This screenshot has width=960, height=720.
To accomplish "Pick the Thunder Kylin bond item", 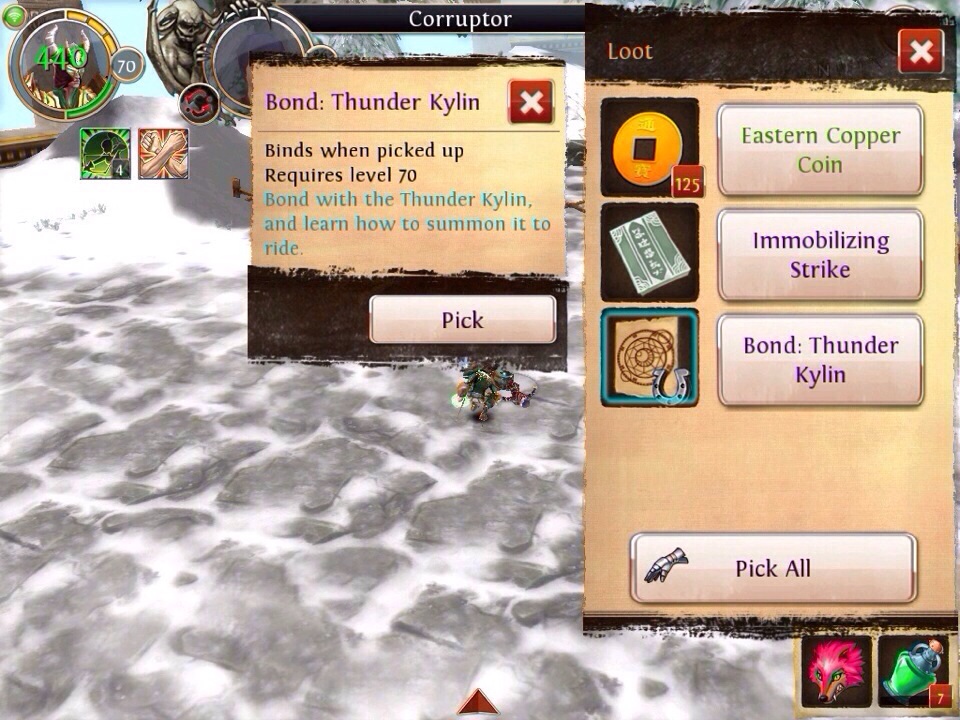I will [x=462, y=320].
